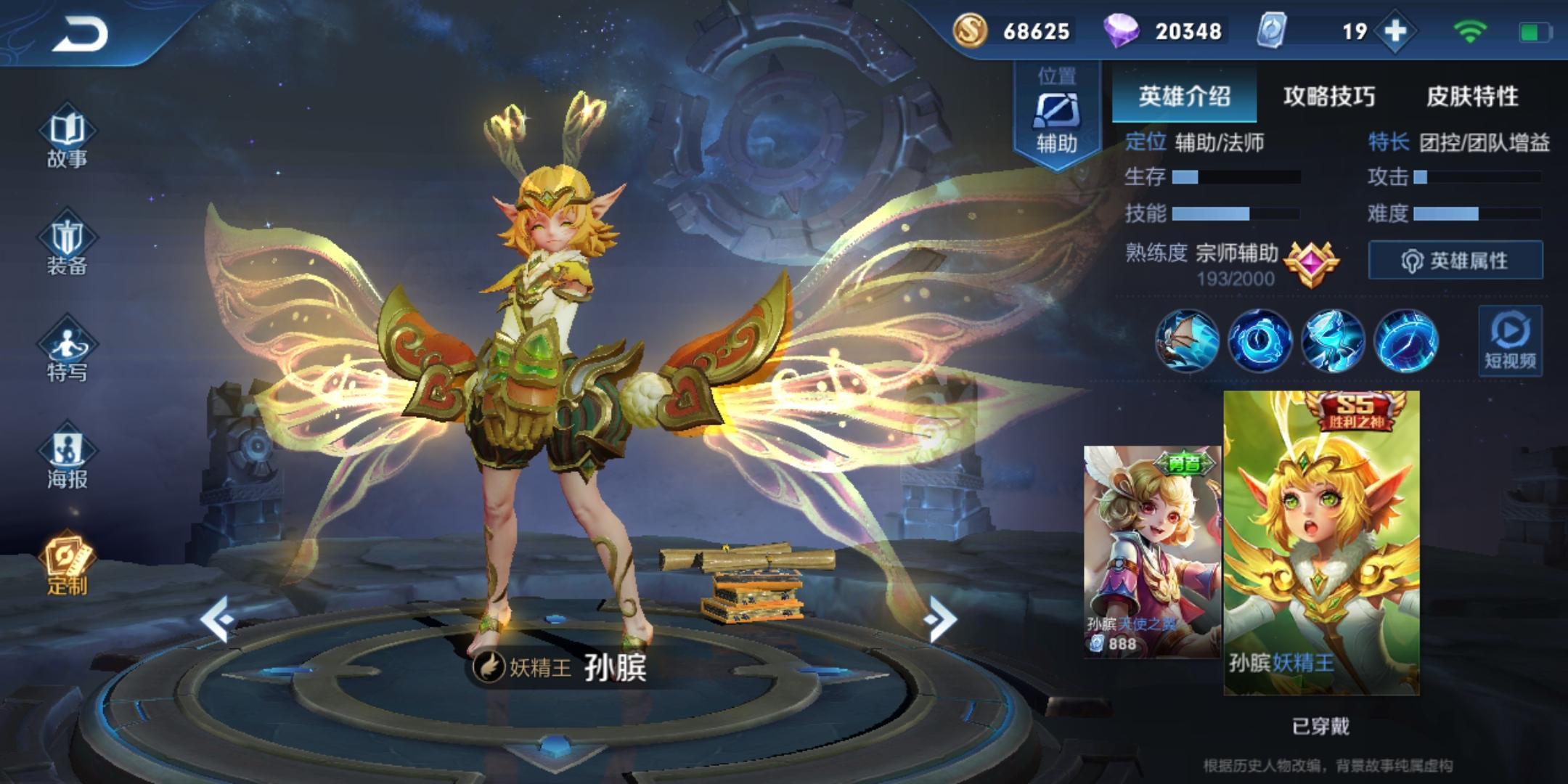This screenshot has width=1568, height=784.
Task: Go back using the return arrow
Action: [81, 34]
